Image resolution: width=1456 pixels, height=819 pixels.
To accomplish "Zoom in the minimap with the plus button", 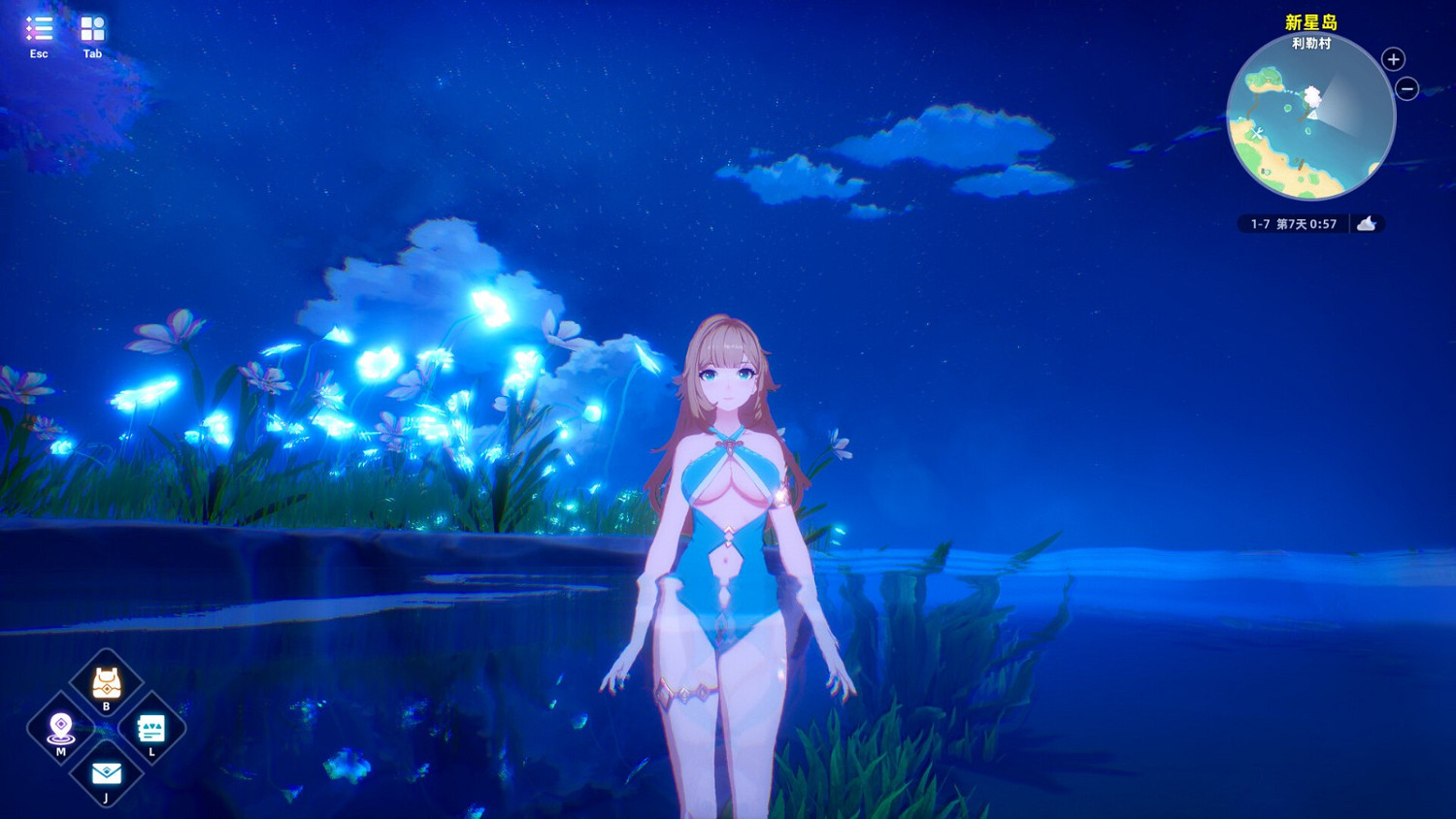I will click(x=1392, y=59).
